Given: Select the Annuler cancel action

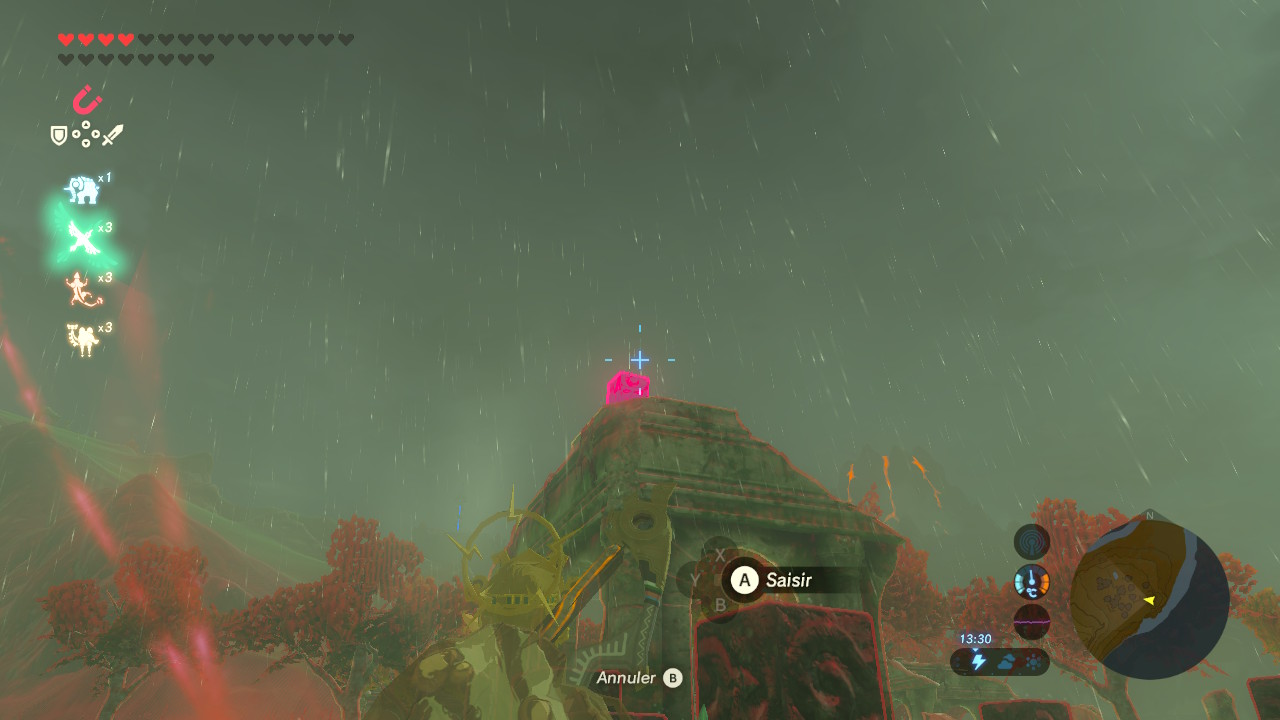Looking at the screenshot, I should (640, 678).
